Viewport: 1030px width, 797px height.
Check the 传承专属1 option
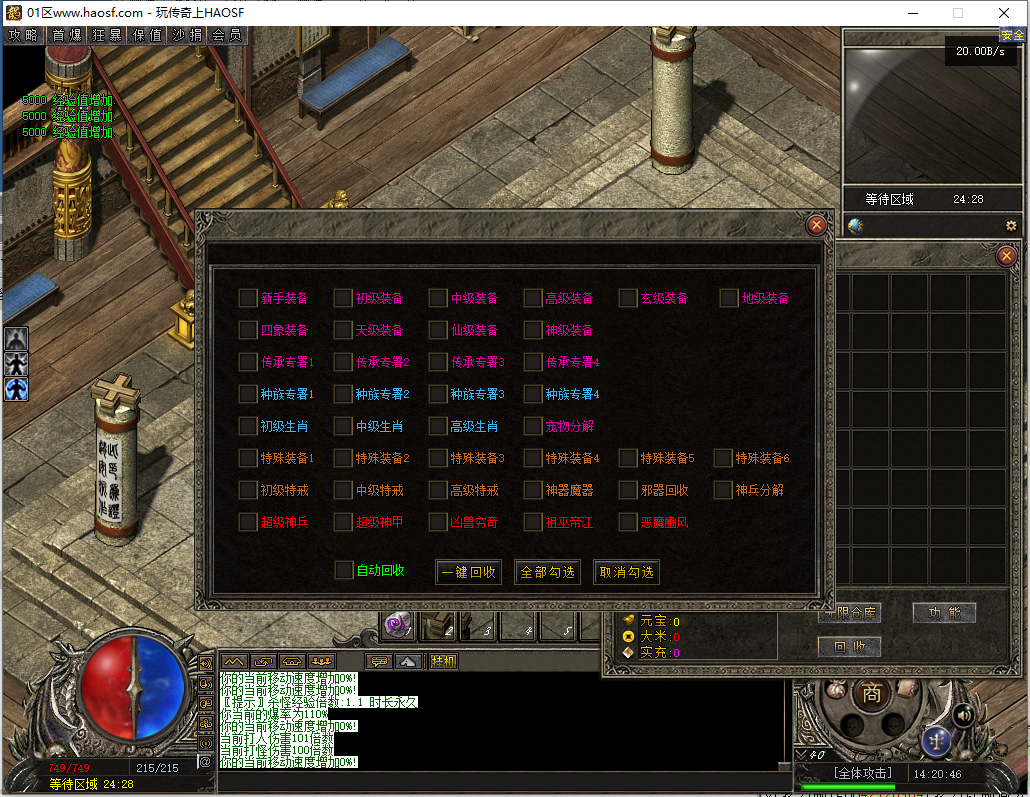pyautogui.click(x=248, y=362)
